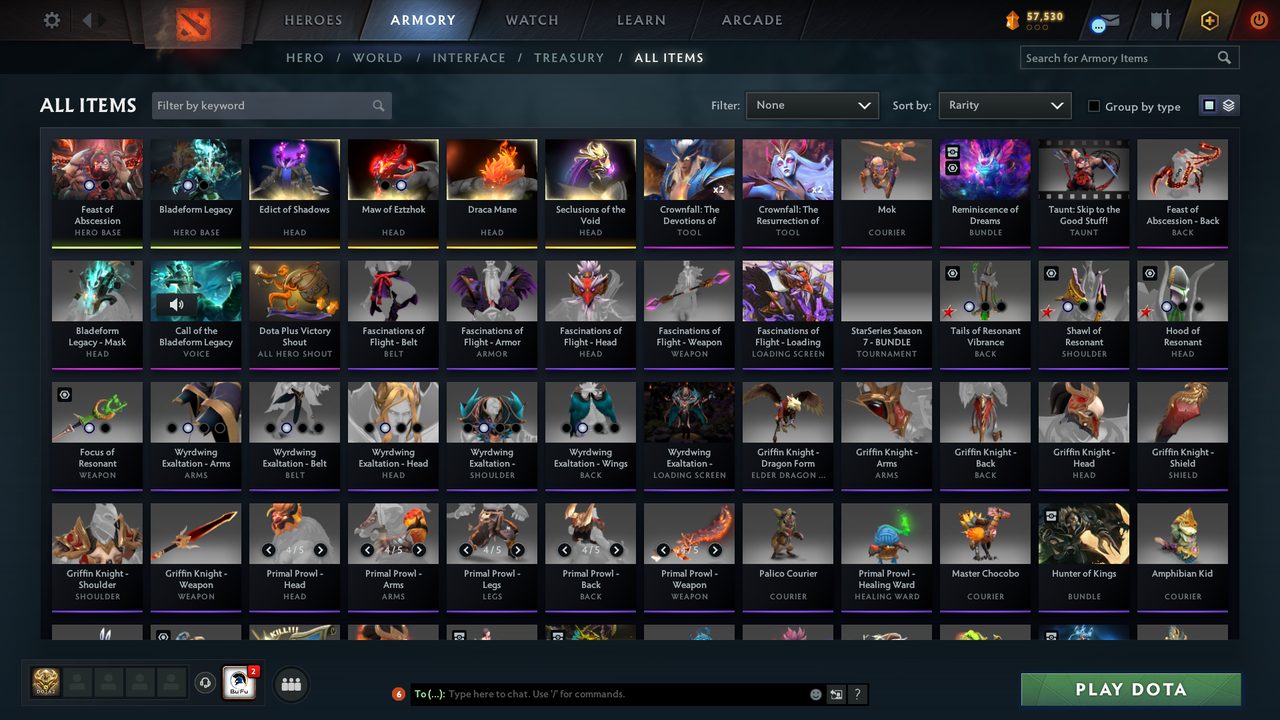
Task: Enable the Group by type checkbox
Action: click(1093, 106)
